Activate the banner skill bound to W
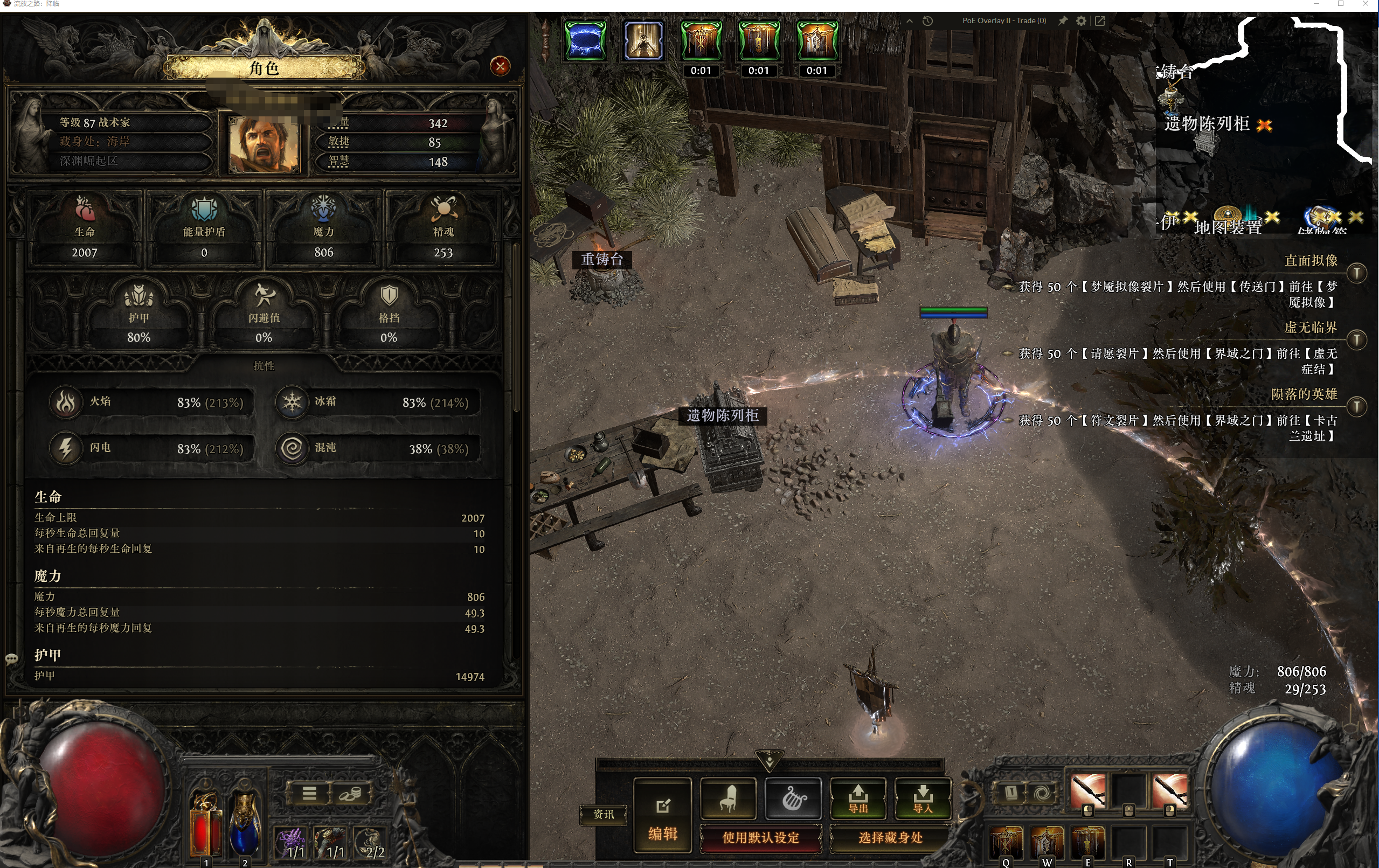Viewport: 1379px width, 868px height. click(1047, 842)
